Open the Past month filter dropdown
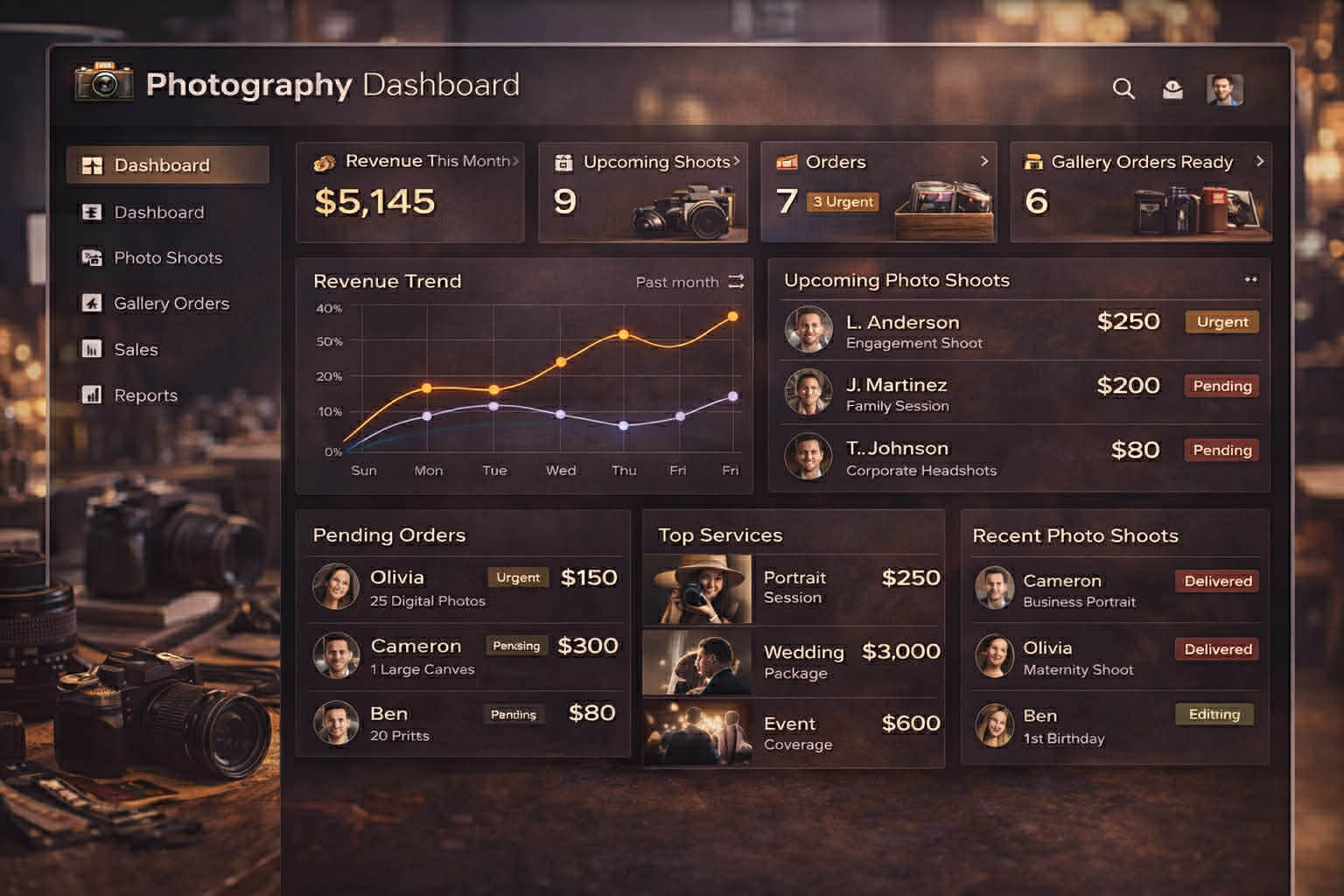Viewport: 1344px width, 896px height. pos(689,282)
